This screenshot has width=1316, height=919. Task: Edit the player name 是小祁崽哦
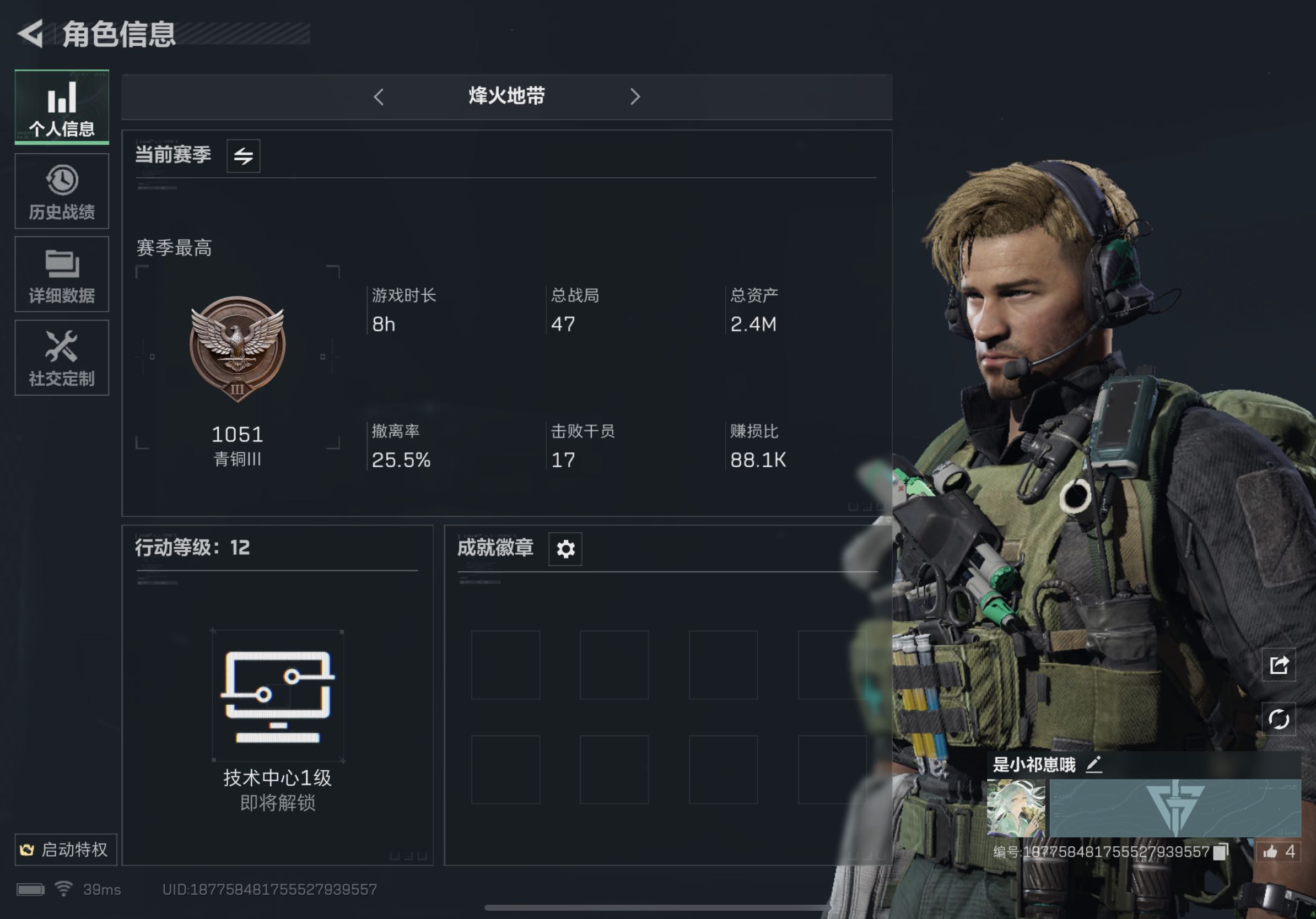[x=1094, y=764]
